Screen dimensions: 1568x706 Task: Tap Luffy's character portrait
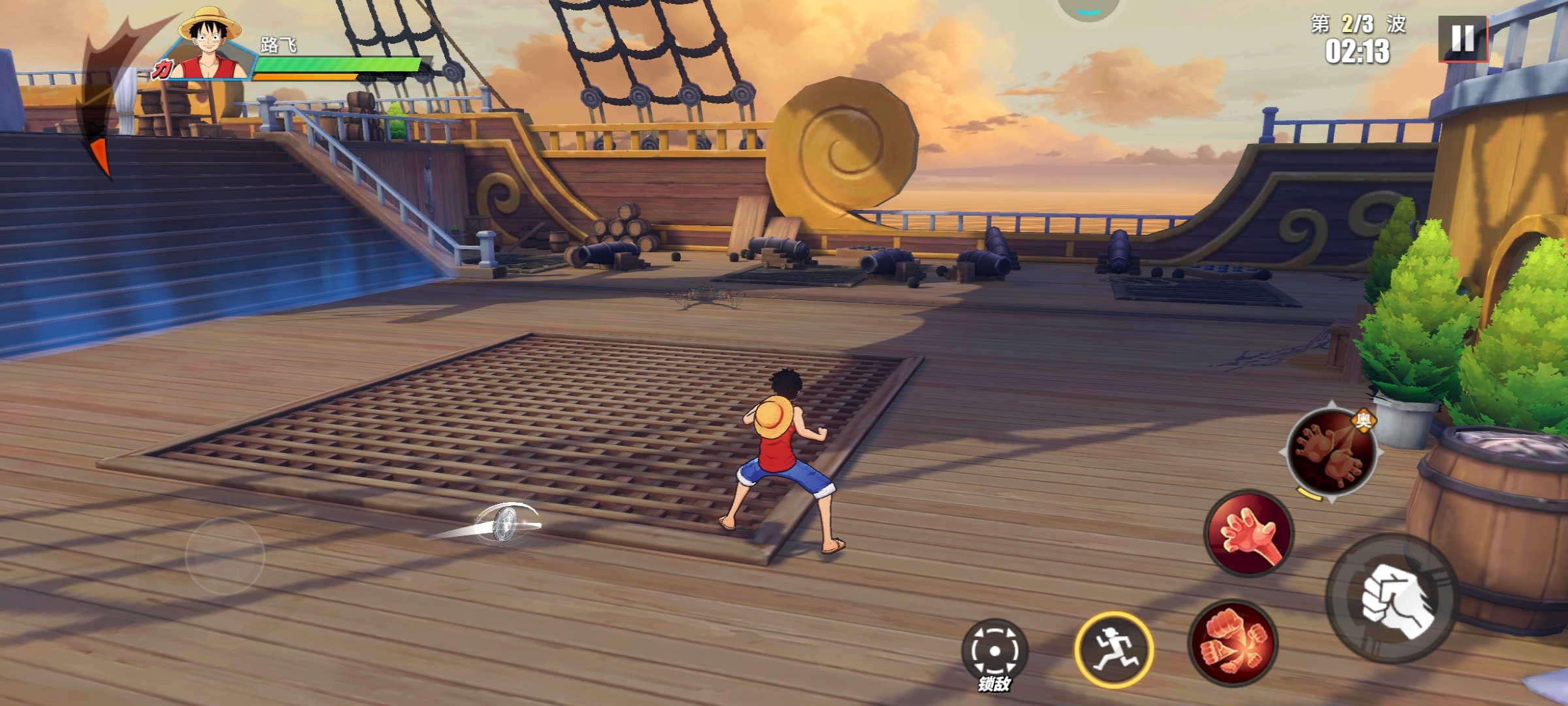click(209, 46)
